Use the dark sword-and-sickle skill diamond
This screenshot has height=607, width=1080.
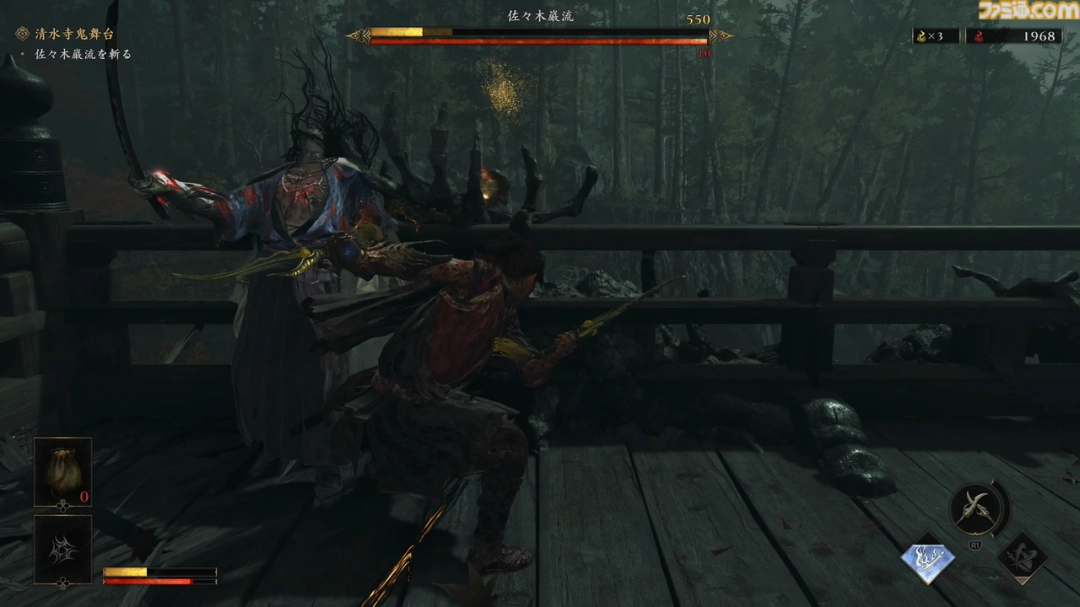point(1021,559)
